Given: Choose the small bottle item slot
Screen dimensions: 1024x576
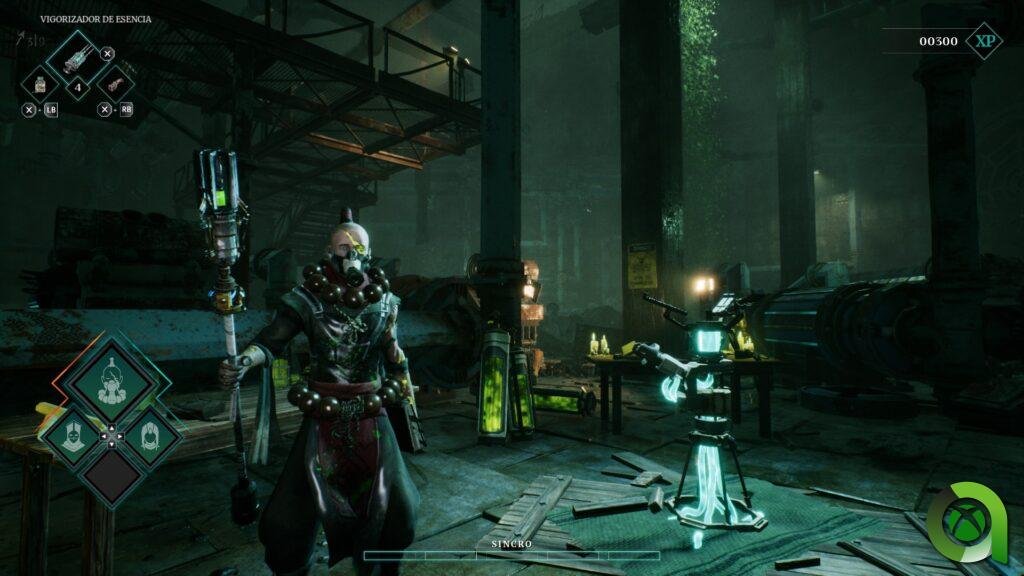Looking at the screenshot, I should pos(40,83).
